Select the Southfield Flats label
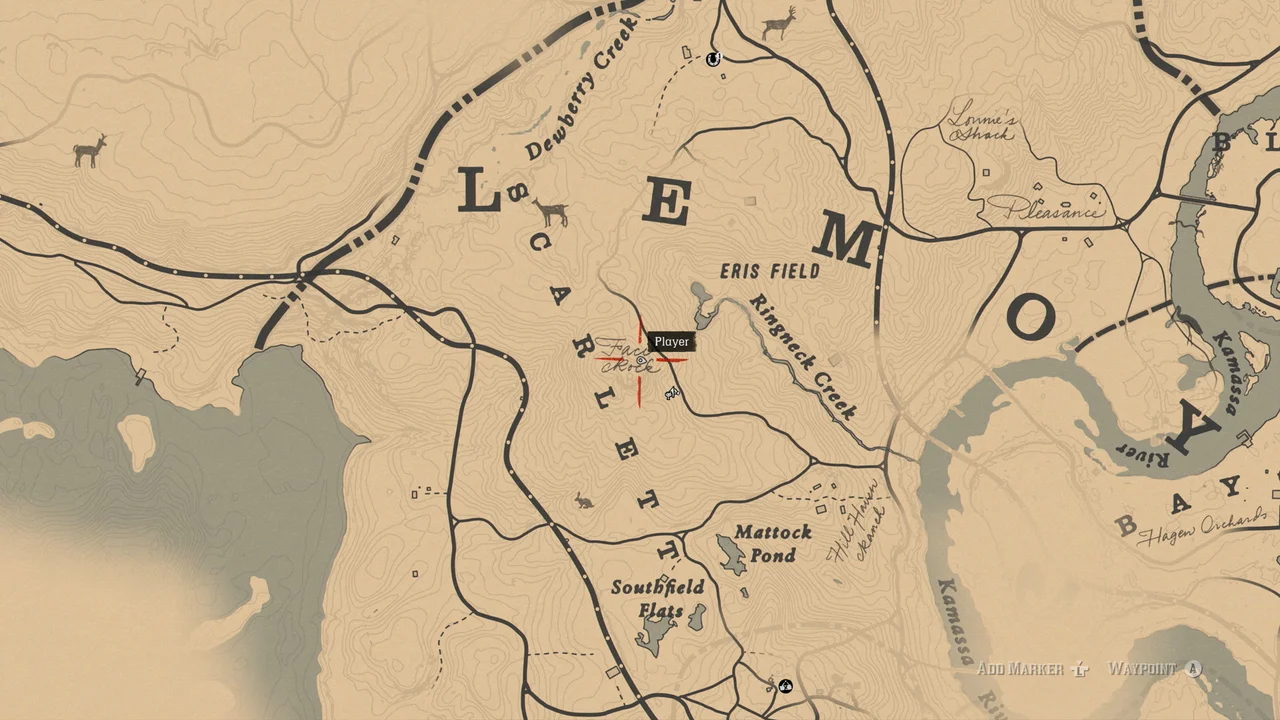The height and width of the screenshot is (720, 1280). point(659,599)
